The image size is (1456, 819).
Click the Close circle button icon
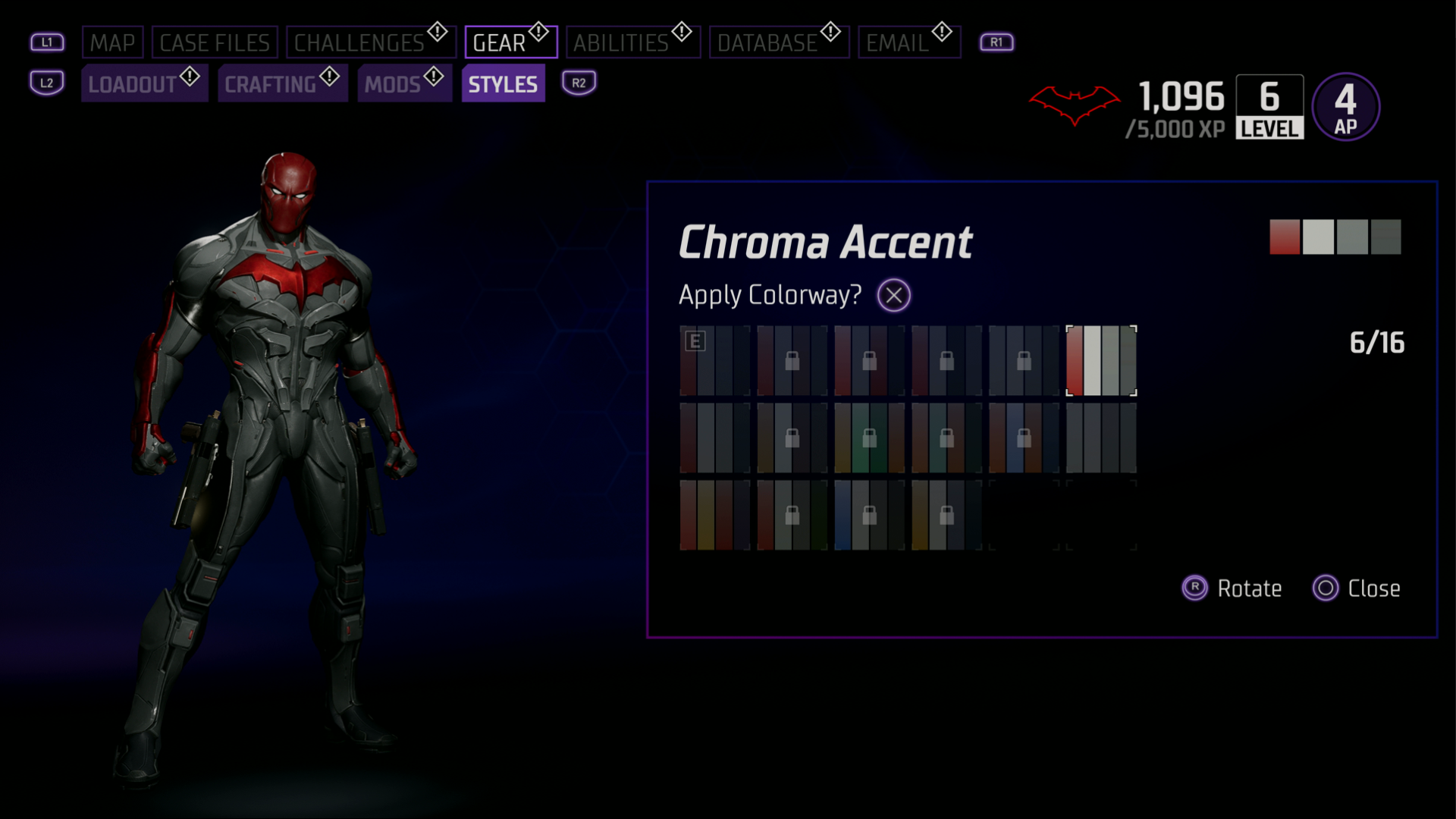tap(1326, 588)
